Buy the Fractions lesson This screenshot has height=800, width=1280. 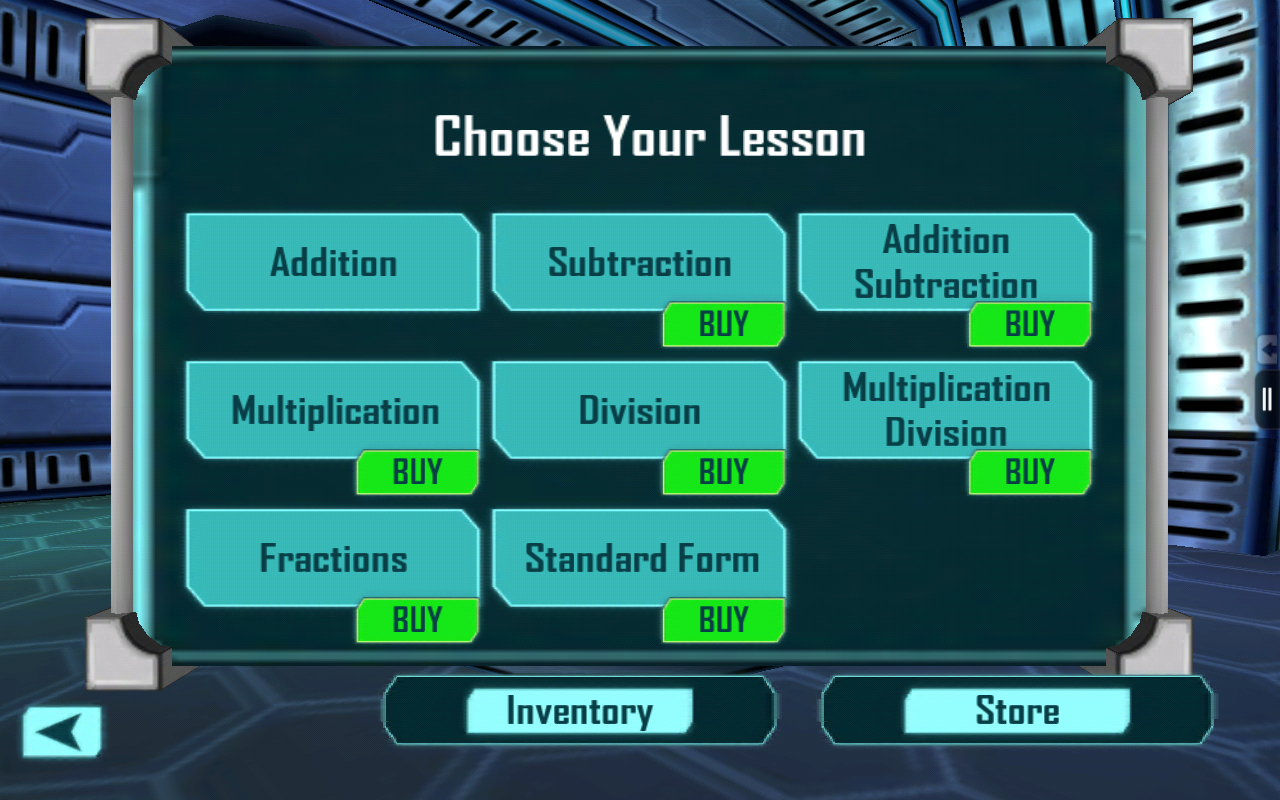point(417,620)
